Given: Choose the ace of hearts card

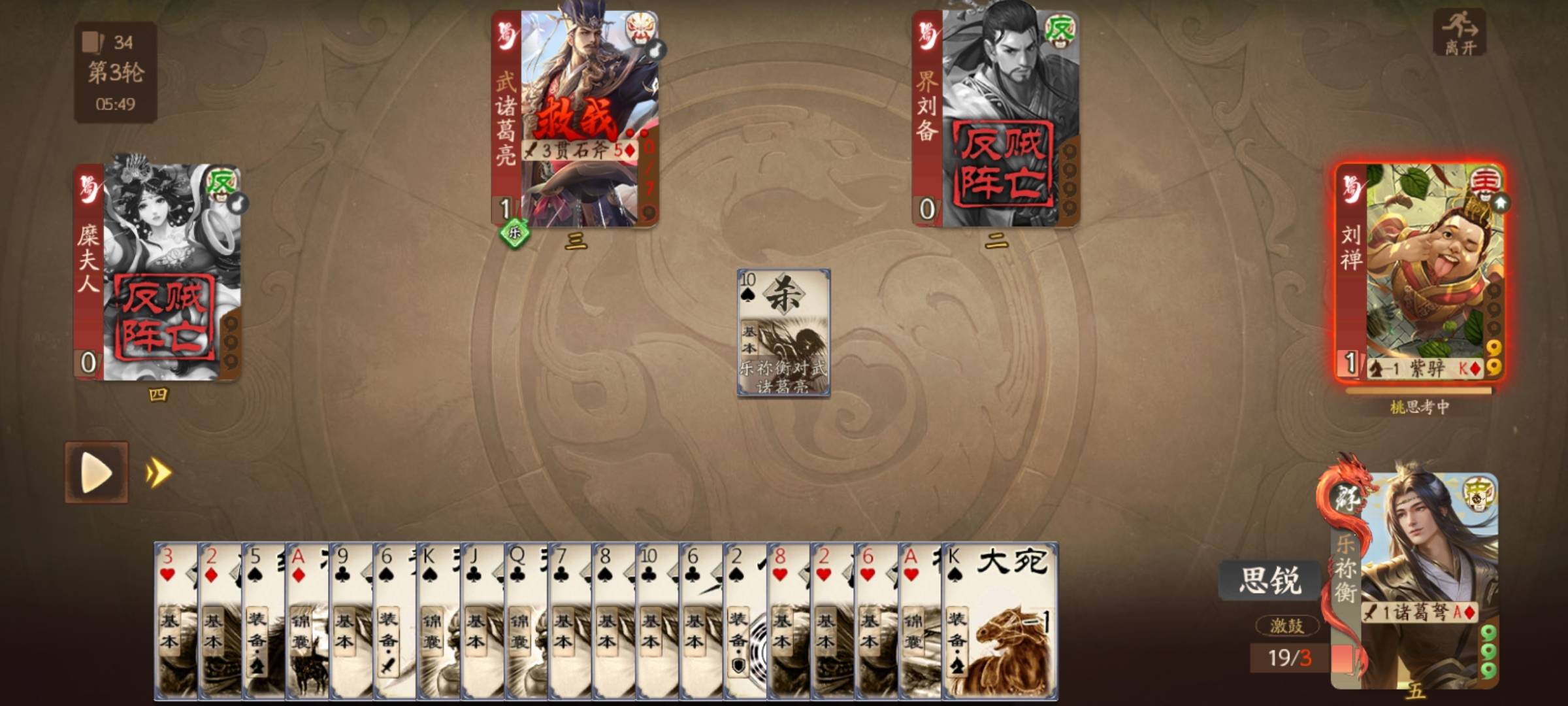Looking at the screenshot, I should (920, 621).
